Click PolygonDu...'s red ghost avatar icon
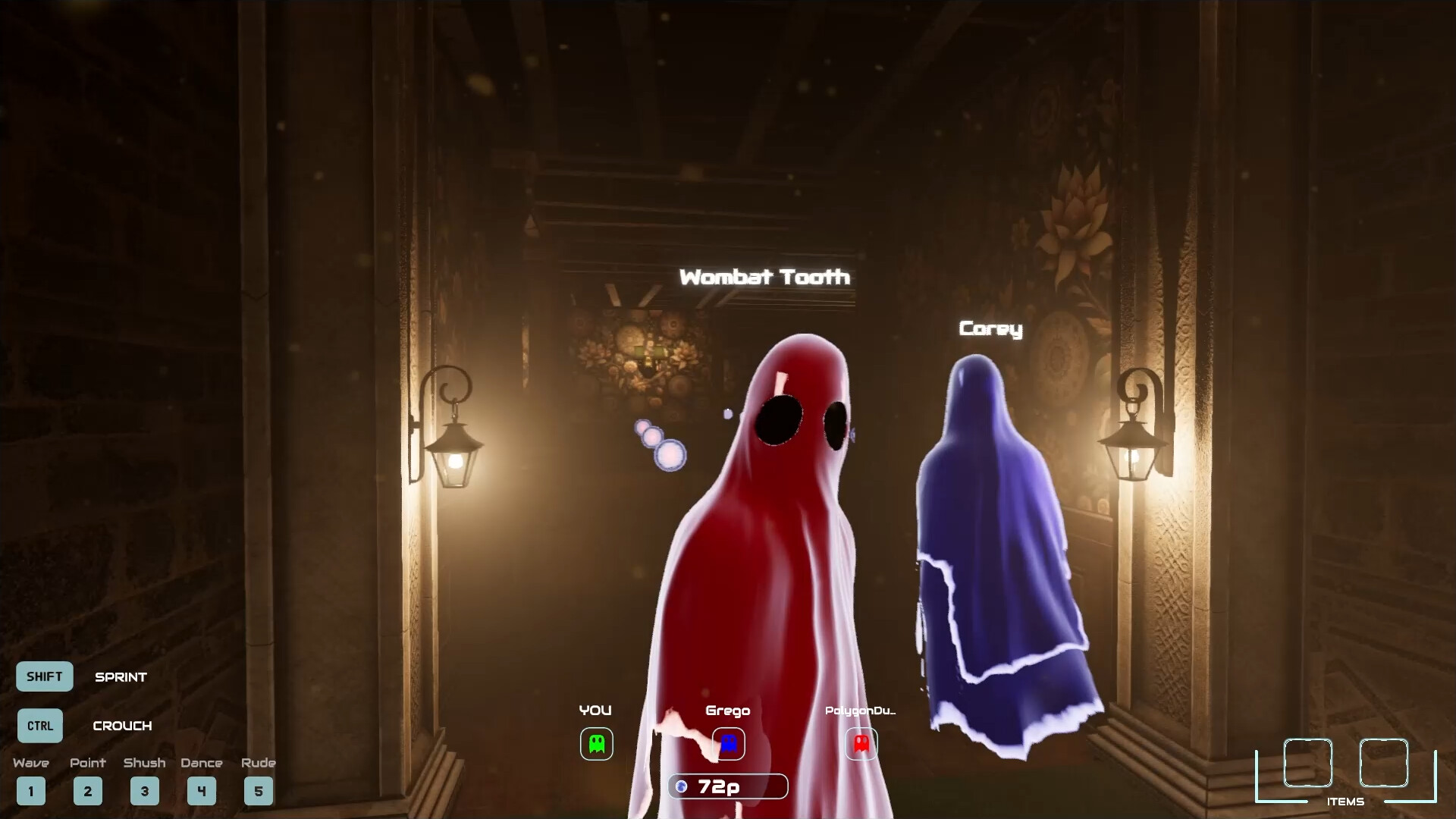This screenshot has height=819, width=1456. click(x=861, y=744)
